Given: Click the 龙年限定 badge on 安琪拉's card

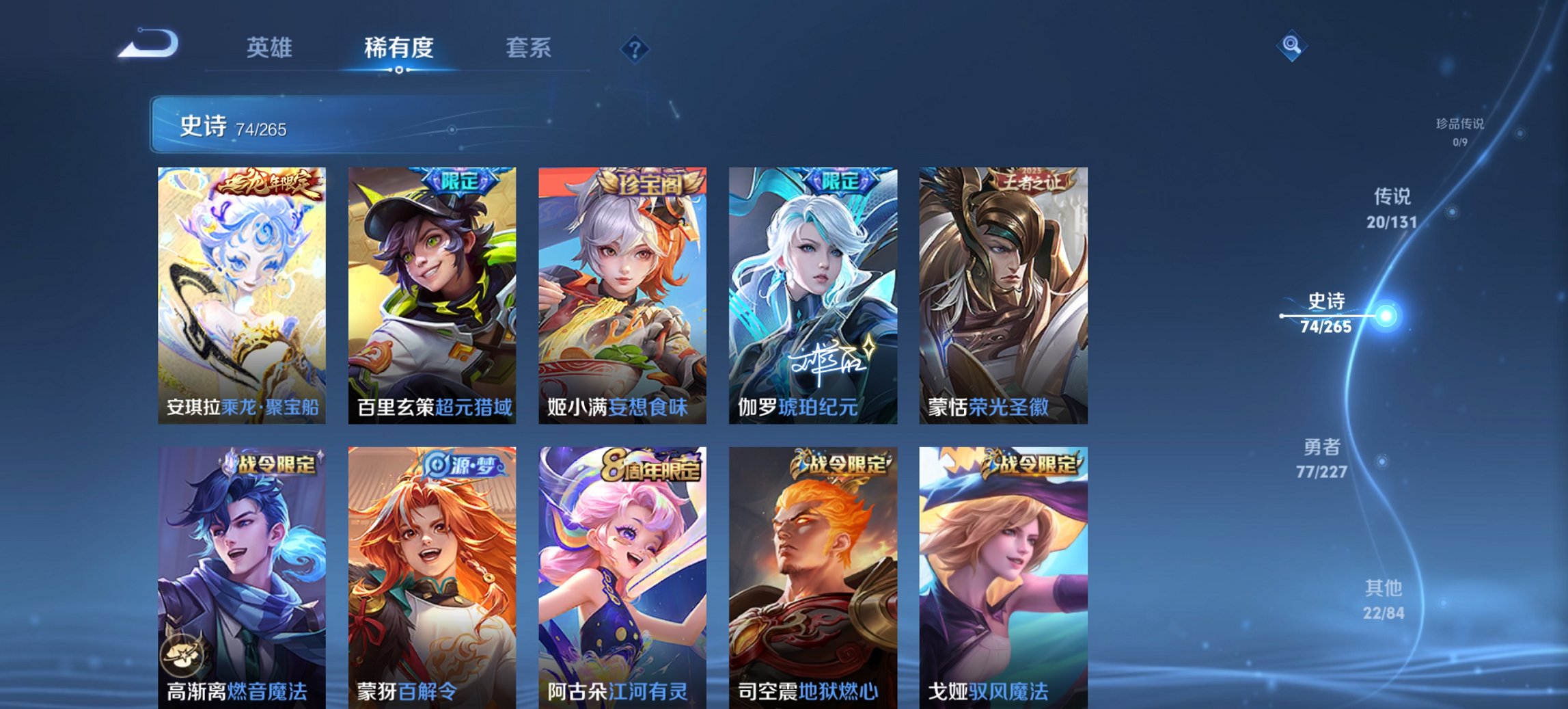Looking at the screenshot, I should (268, 183).
